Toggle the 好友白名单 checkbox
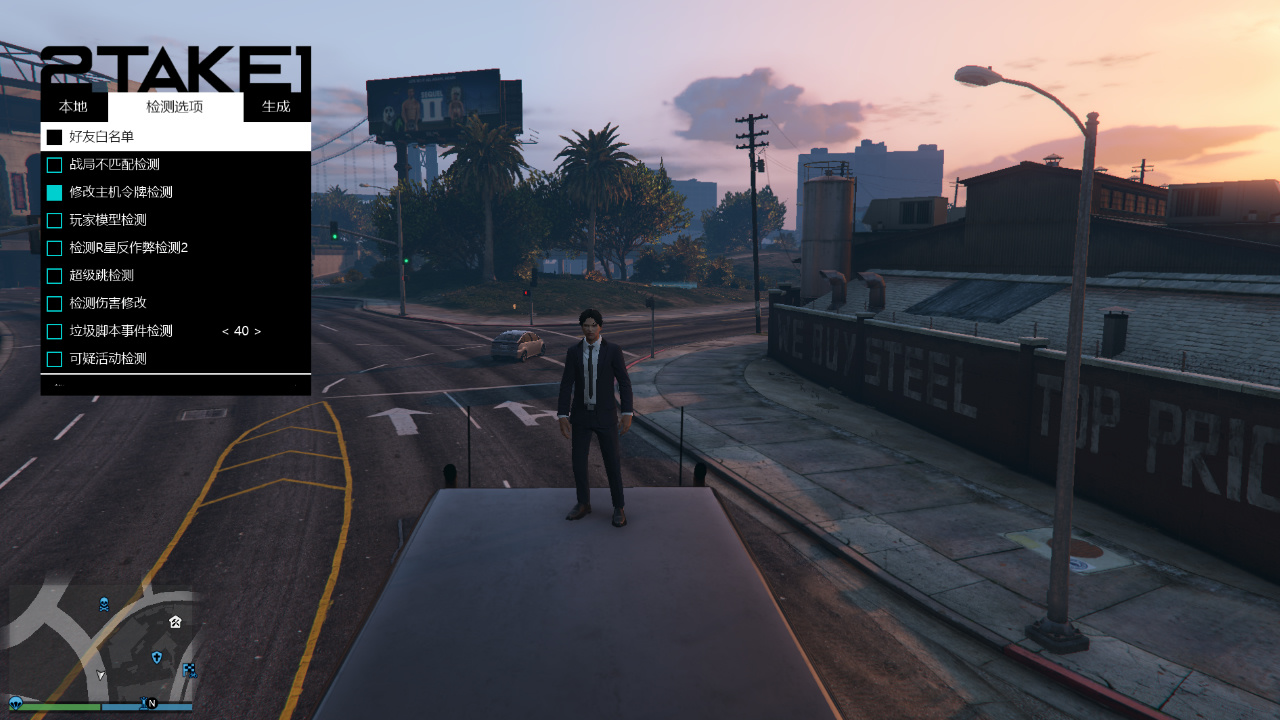Image resolution: width=1280 pixels, height=720 pixels. pyautogui.click(x=55, y=137)
